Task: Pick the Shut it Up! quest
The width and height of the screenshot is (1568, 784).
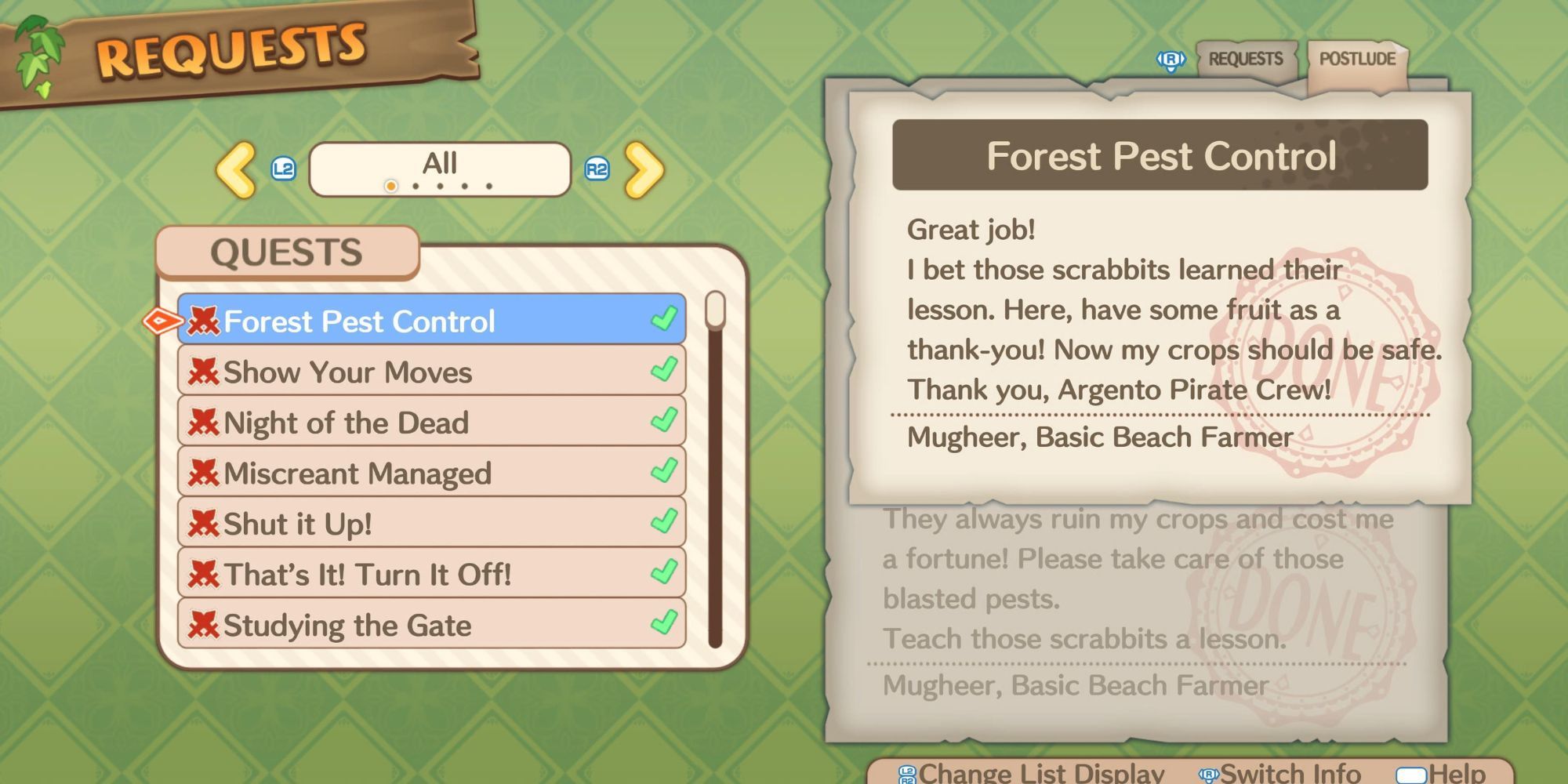Action: point(431,523)
